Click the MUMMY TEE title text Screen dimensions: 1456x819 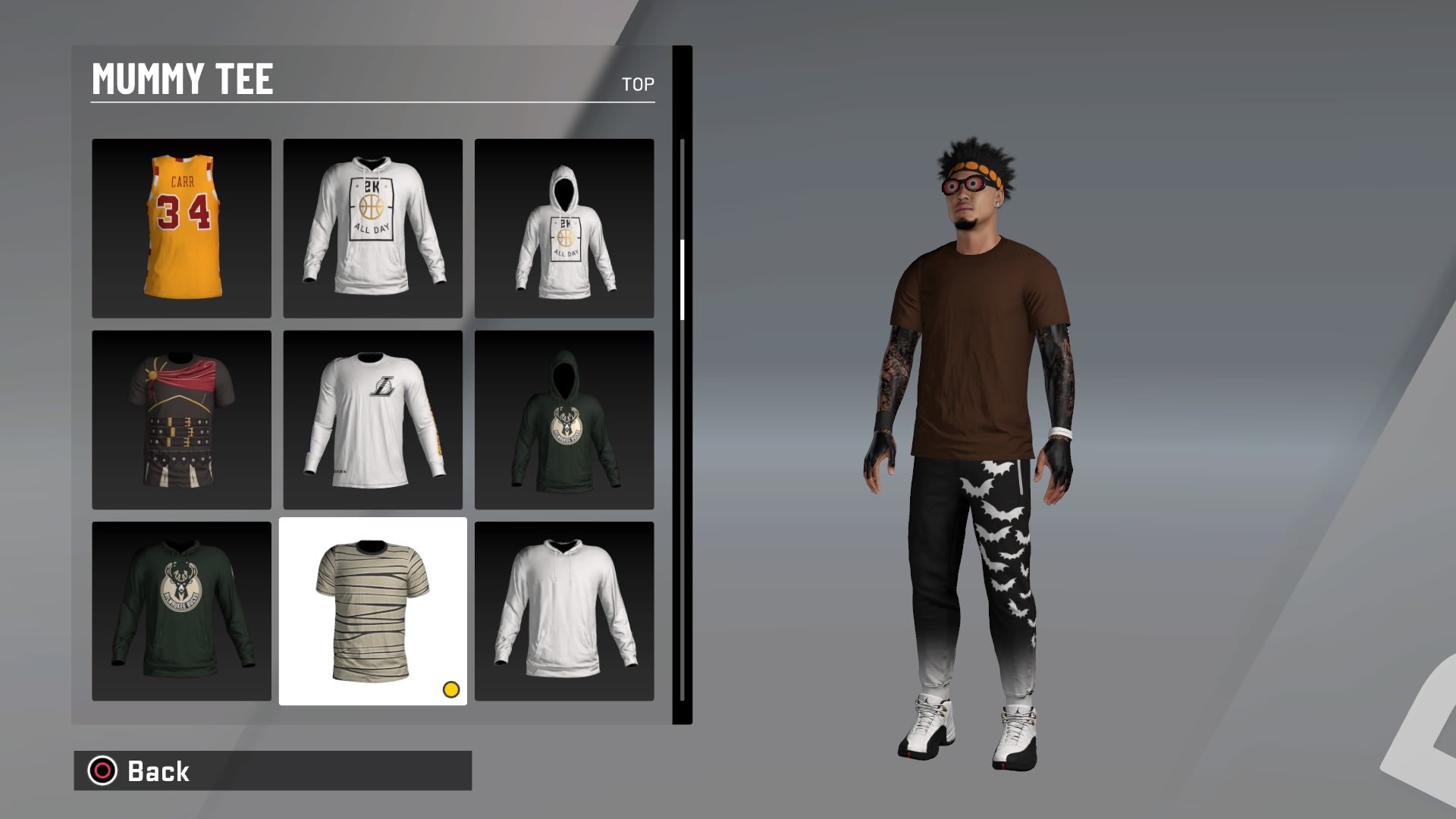182,78
